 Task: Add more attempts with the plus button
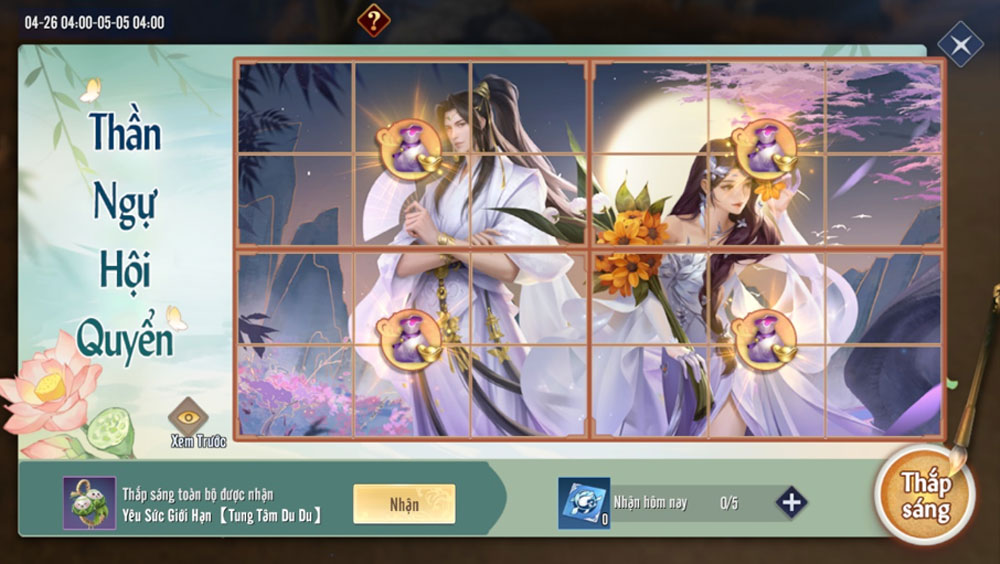(x=791, y=502)
